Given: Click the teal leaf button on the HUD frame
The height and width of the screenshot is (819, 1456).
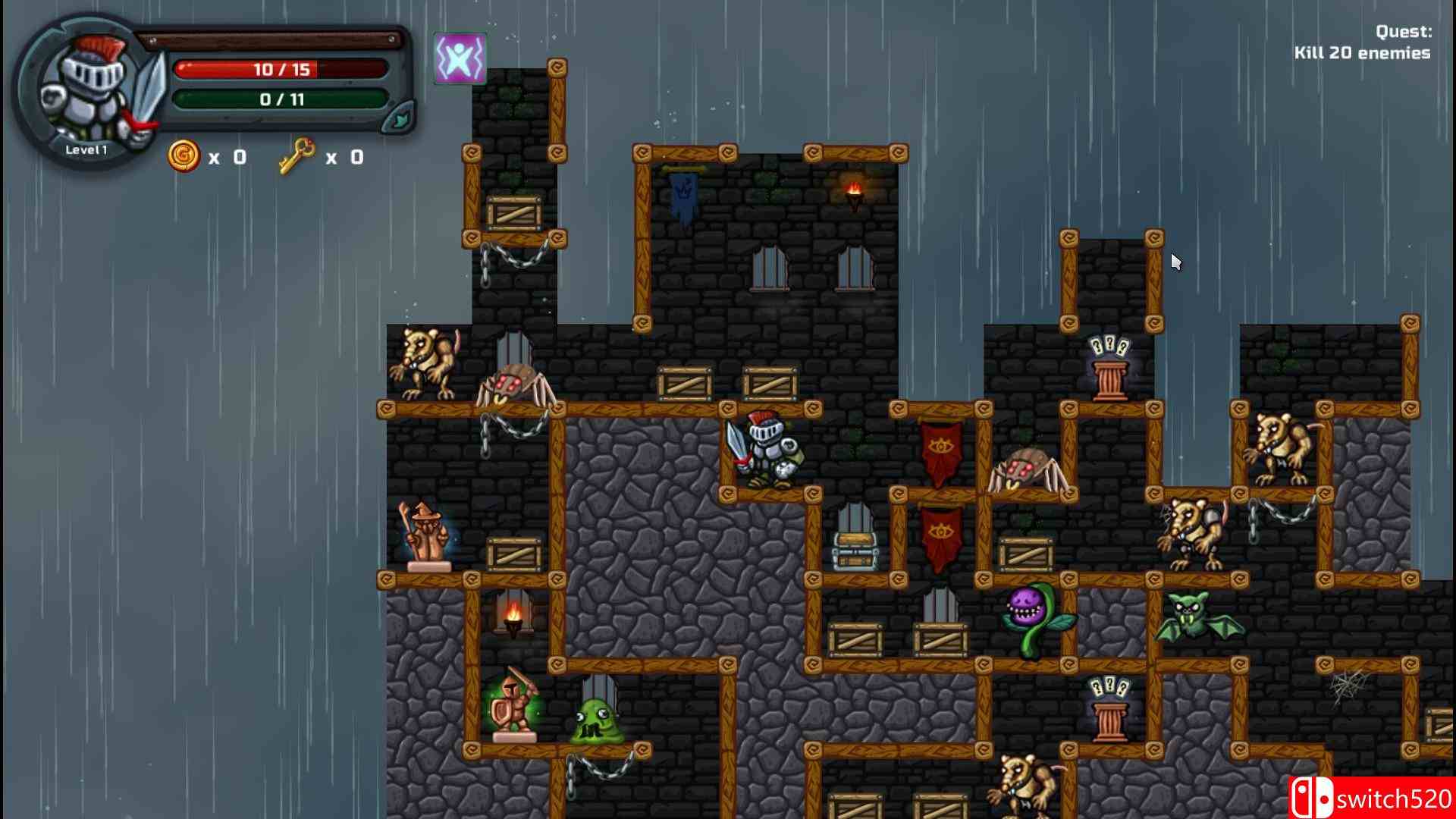Looking at the screenshot, I should coord(397,119).
